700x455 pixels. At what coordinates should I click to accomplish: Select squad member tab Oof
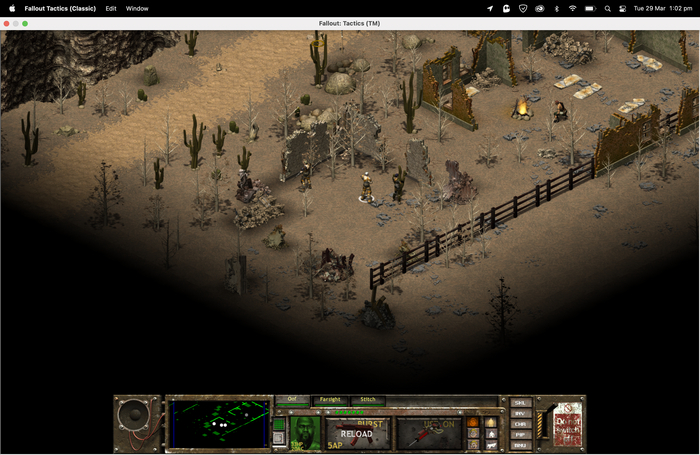pyautogui.click(x=292, y=400)
